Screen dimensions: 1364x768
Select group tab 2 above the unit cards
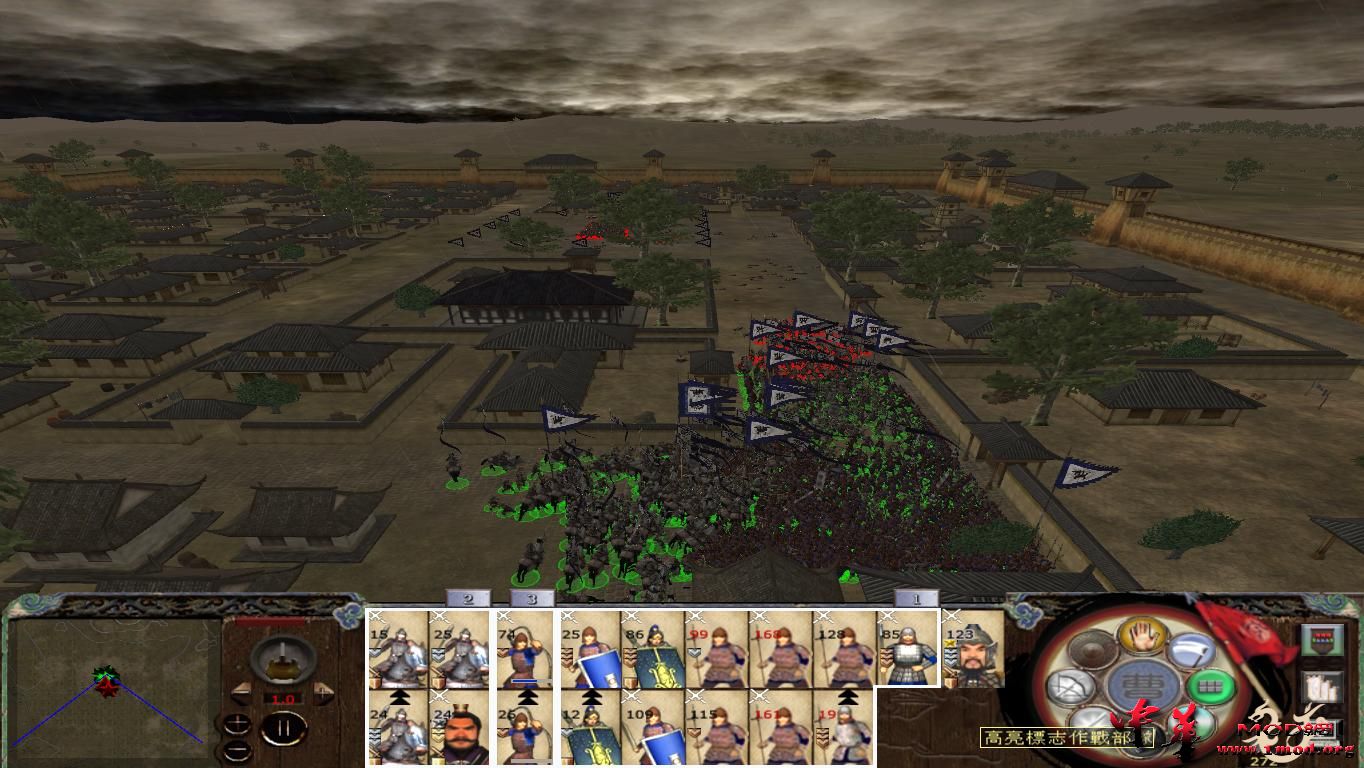pyautogui.click(x=467, y=598)
